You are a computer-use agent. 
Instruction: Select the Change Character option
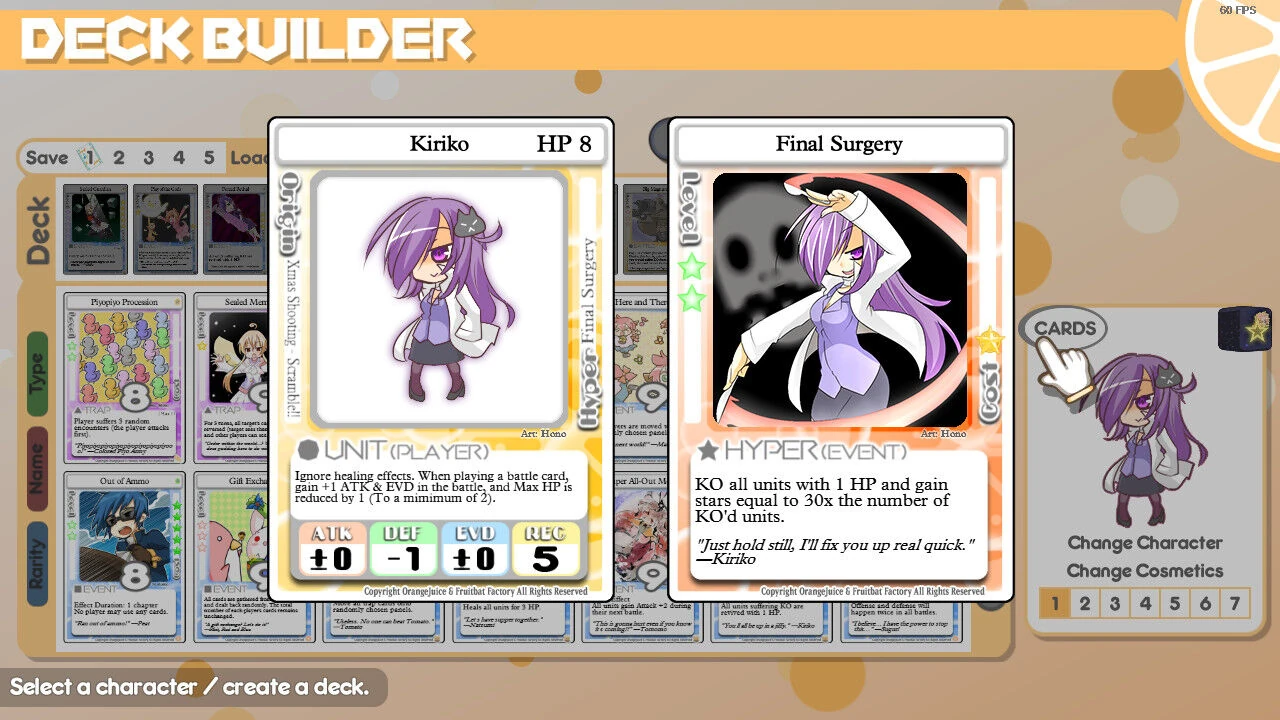1144,543
